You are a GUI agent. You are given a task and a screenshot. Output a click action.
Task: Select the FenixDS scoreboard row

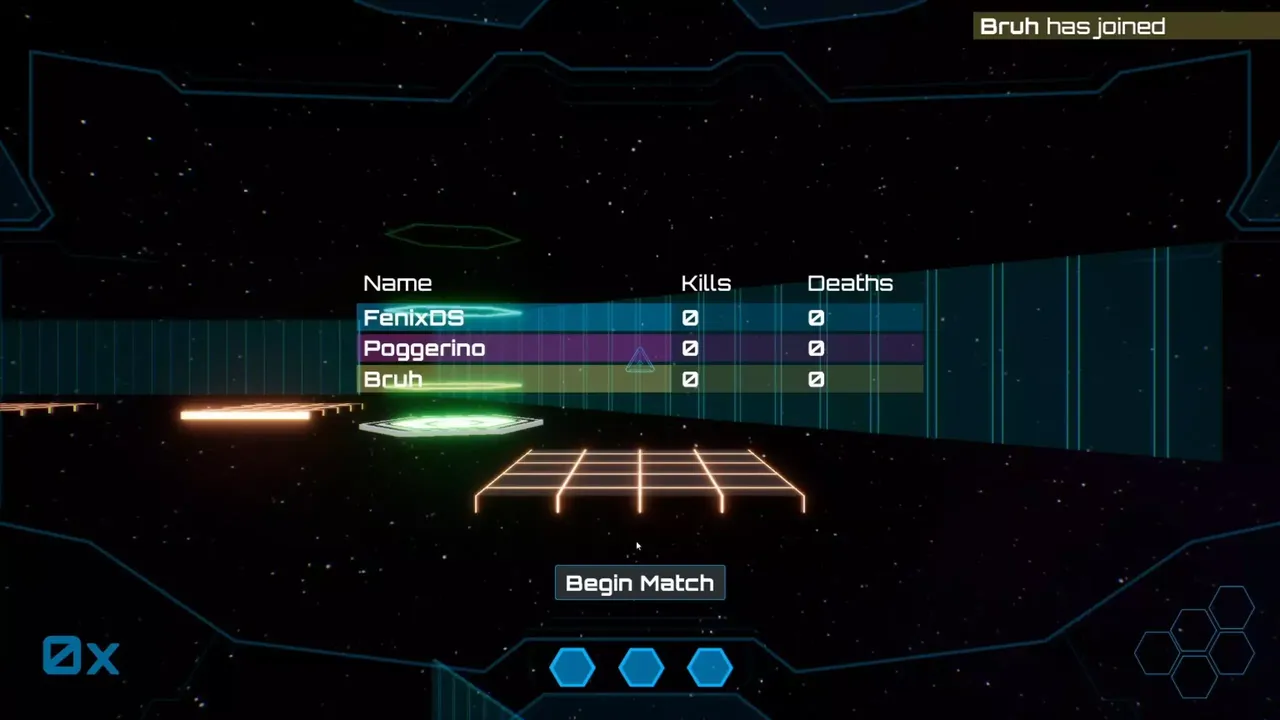tap(640, 318)
